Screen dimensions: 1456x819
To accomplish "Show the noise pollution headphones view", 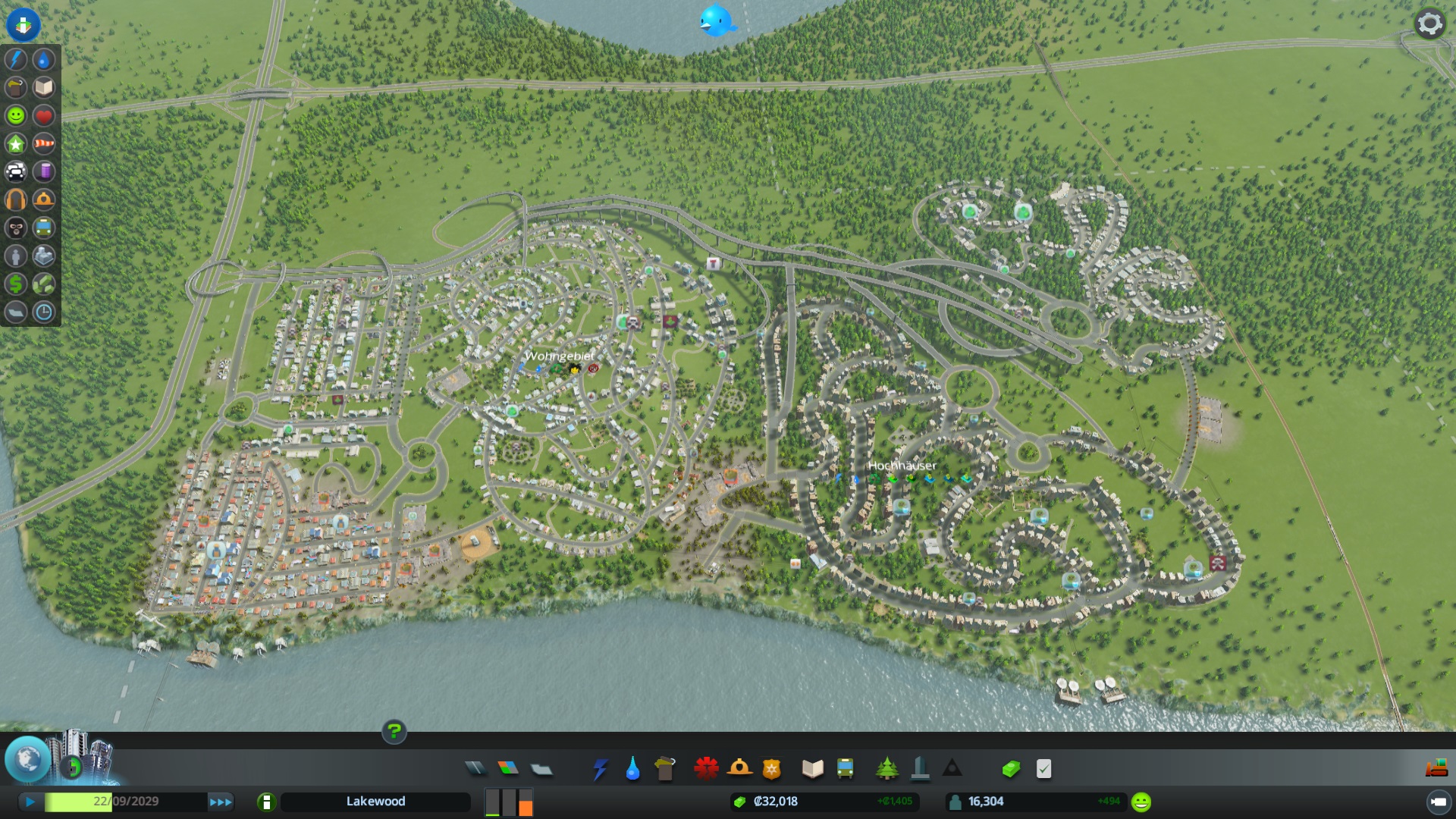I will 16,199.
